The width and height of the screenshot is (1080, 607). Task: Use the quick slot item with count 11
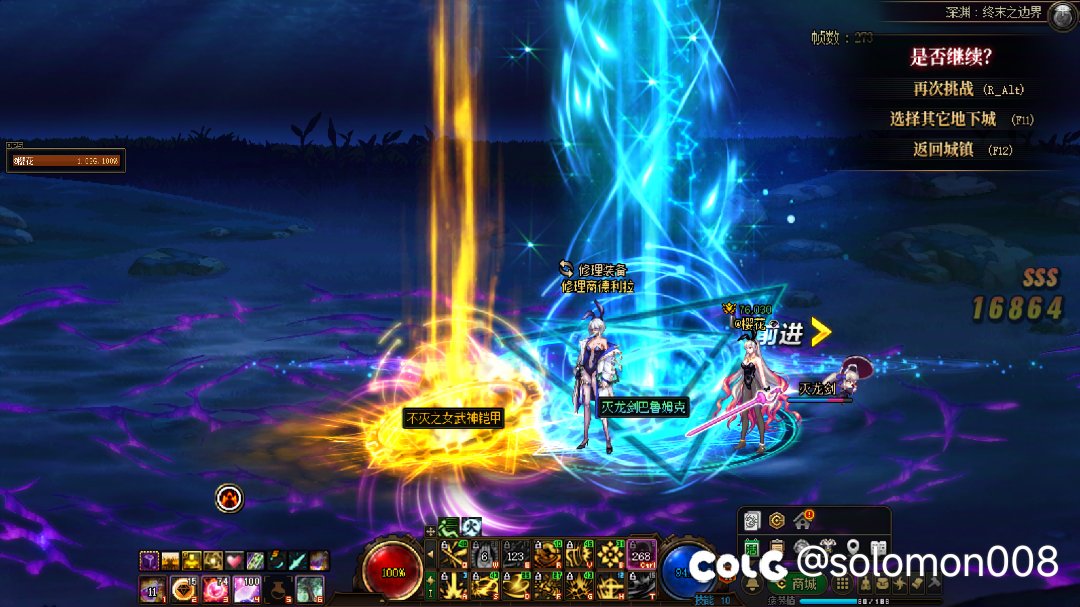153,590
